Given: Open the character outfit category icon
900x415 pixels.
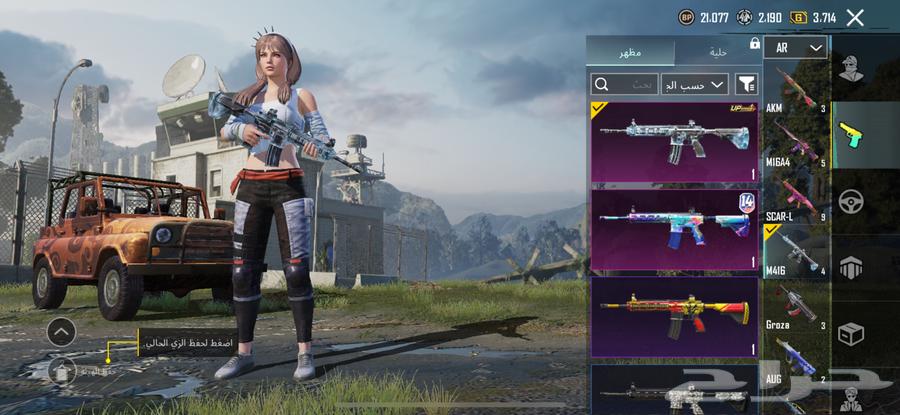Looking at the screenshot, I should point(852,67).
